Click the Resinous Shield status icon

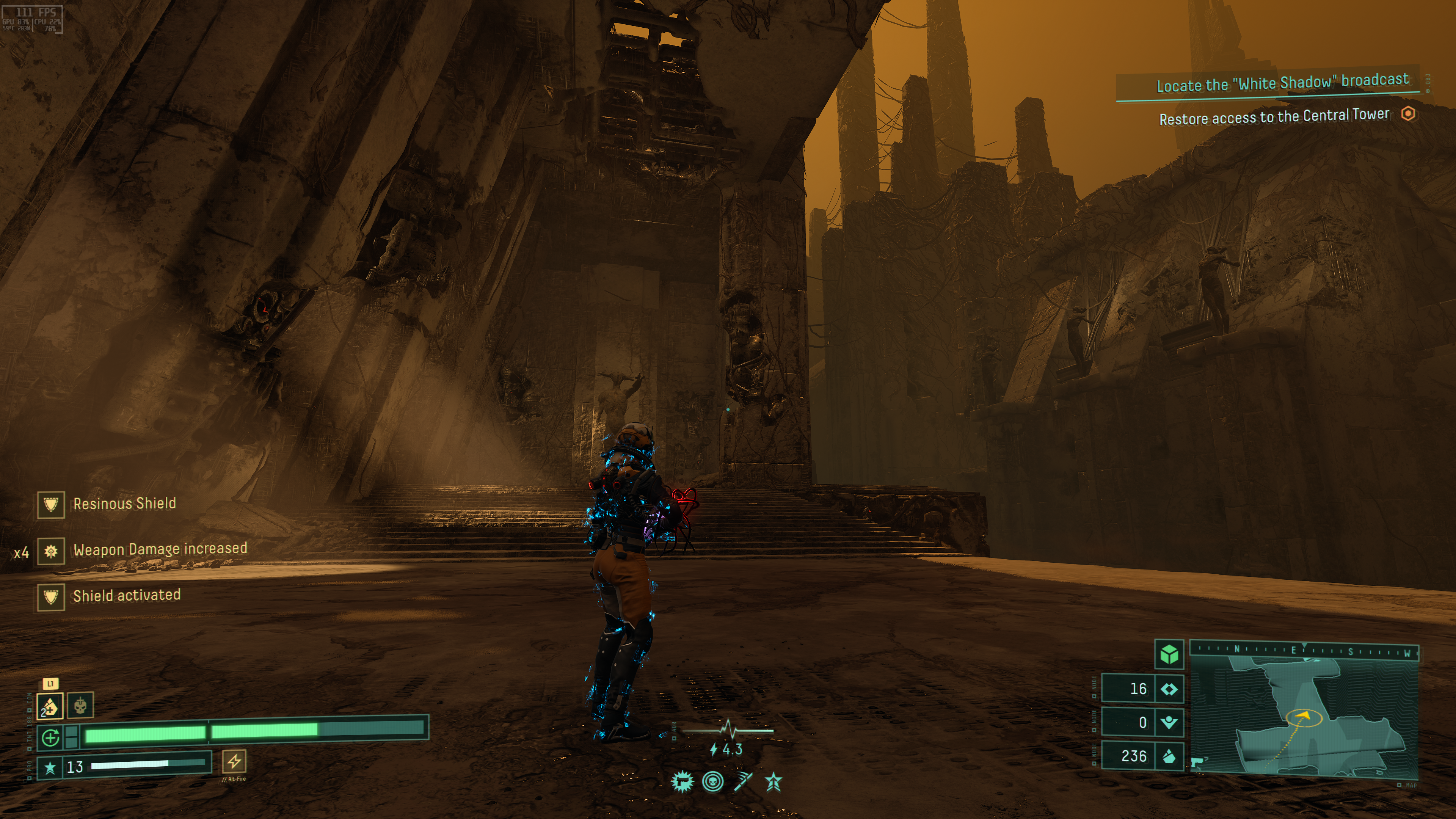pyautogui.click(x=51, y=504)
